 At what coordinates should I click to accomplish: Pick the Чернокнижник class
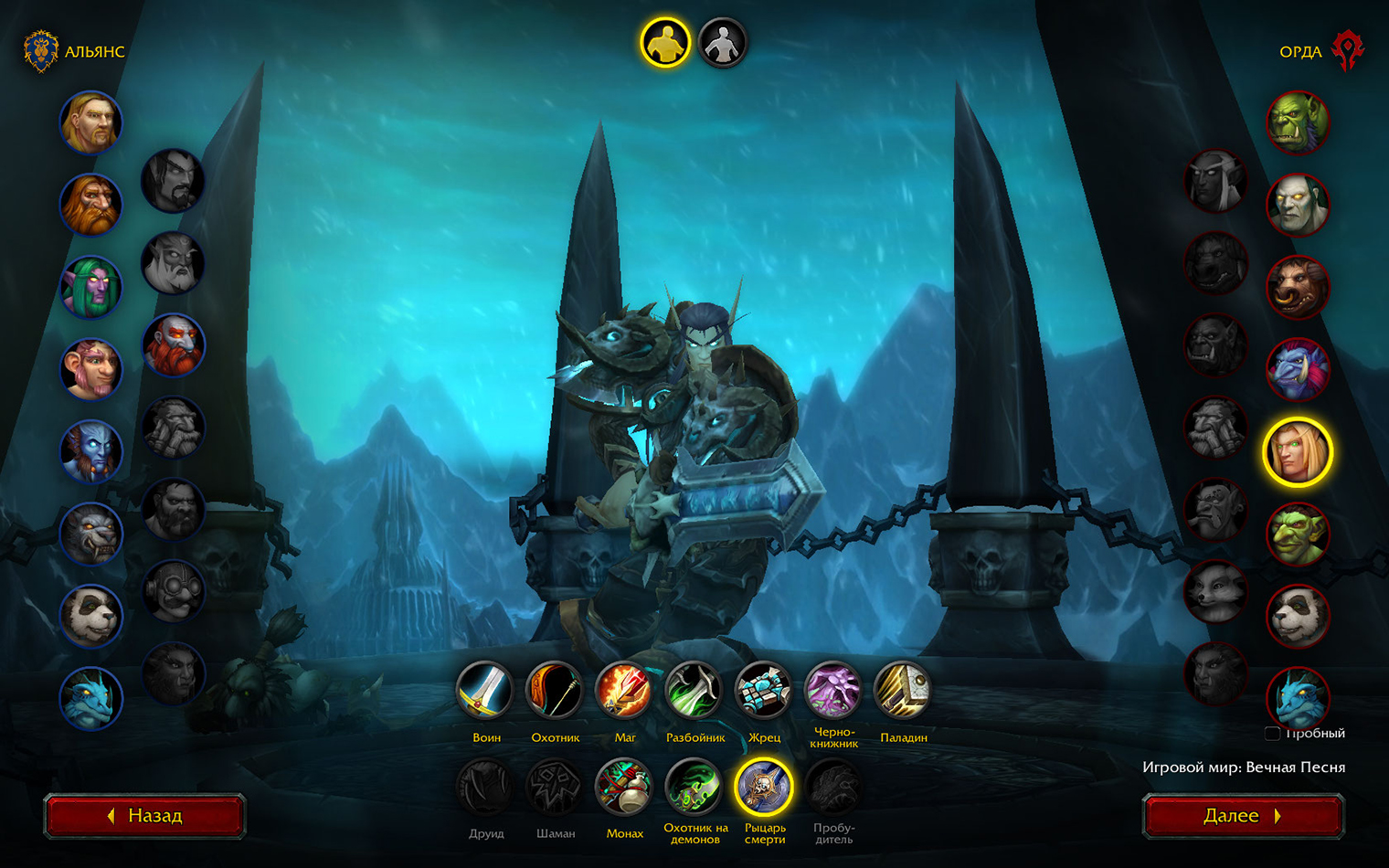click(832, 691)
